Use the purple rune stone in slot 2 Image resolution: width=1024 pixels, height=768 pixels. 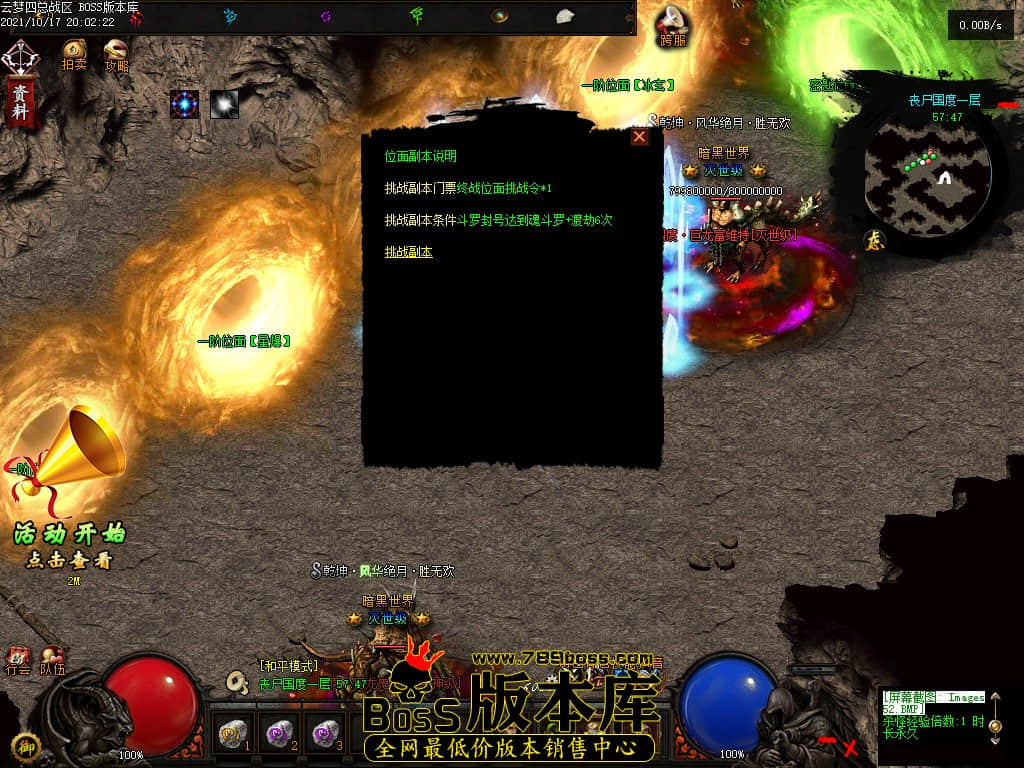point(280,733)
